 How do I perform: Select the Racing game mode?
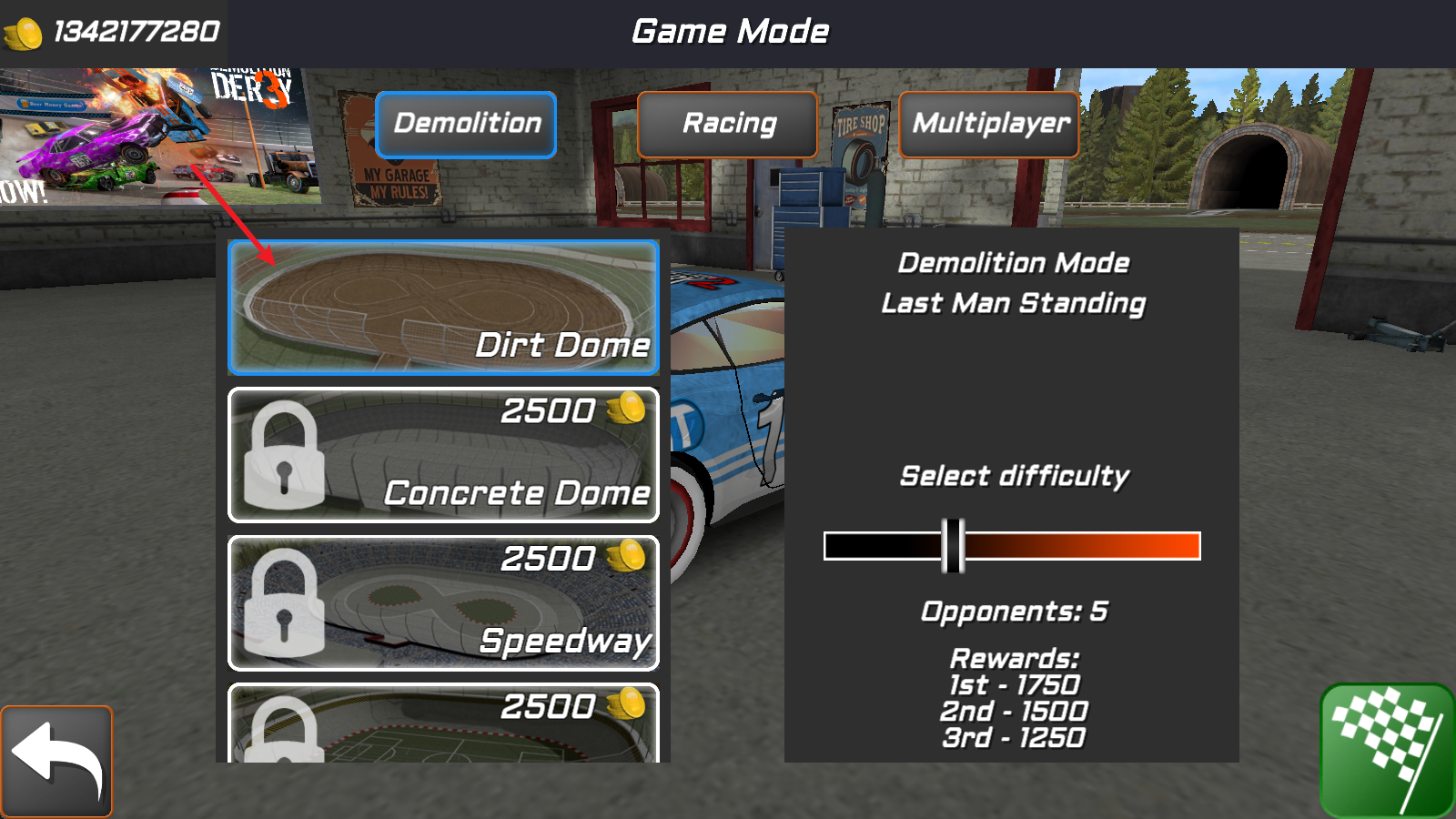tap(728, 125)
